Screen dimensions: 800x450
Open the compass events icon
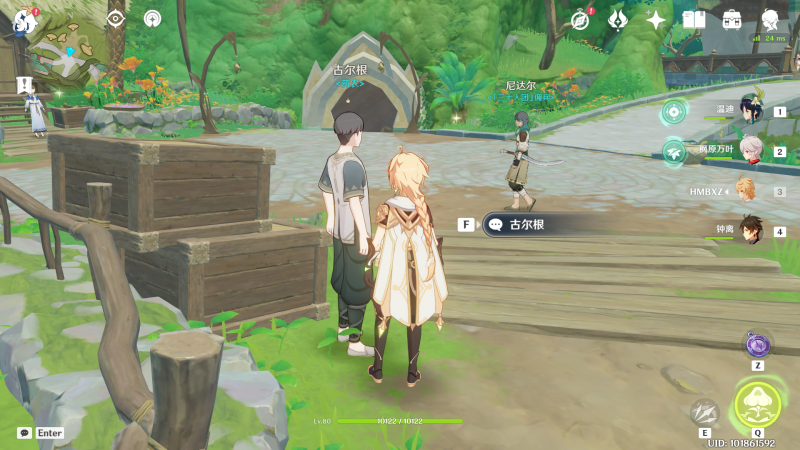point(581,20)
